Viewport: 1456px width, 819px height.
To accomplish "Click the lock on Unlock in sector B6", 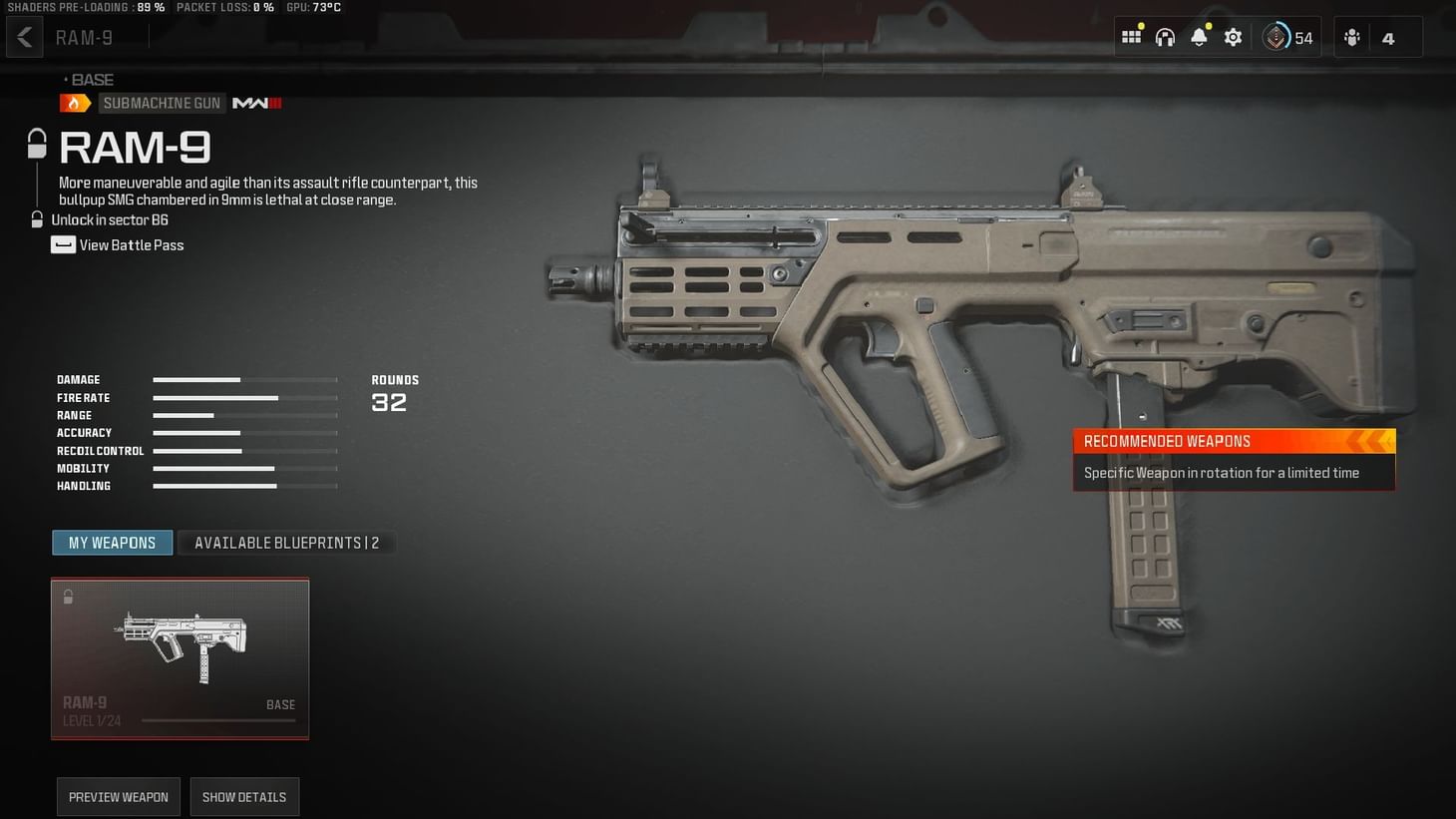I will [36, 218].
